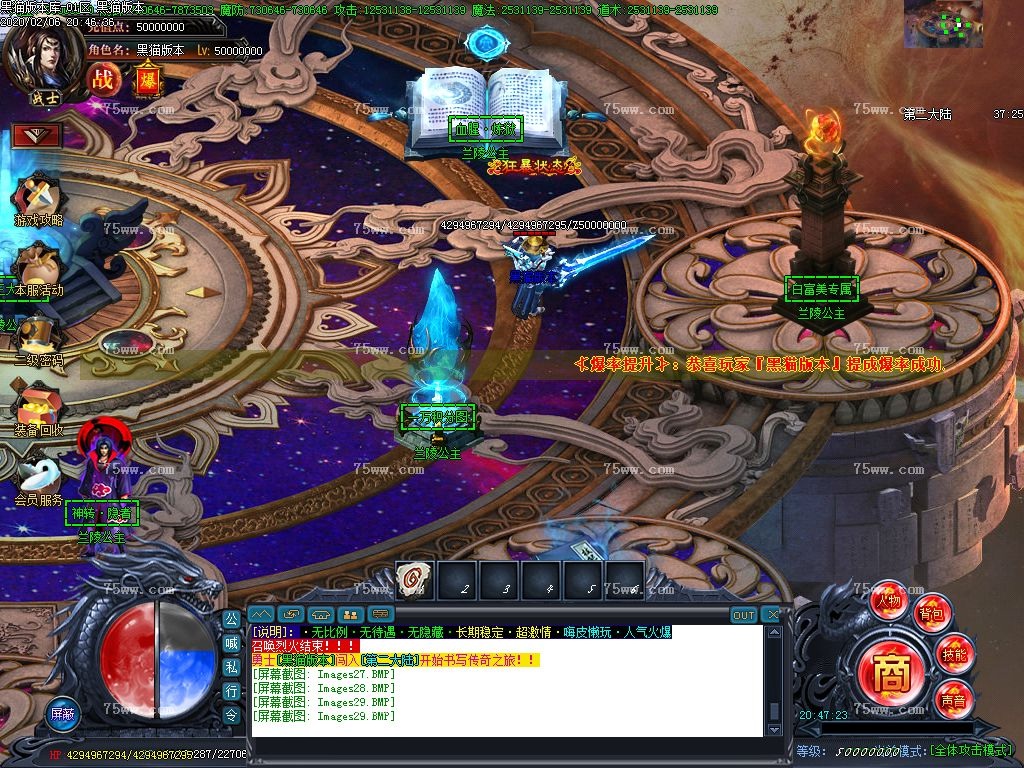This screenshot has width=1024, height=768.
Task: Select the 私 private chat channel
Action: pos(231,667)
